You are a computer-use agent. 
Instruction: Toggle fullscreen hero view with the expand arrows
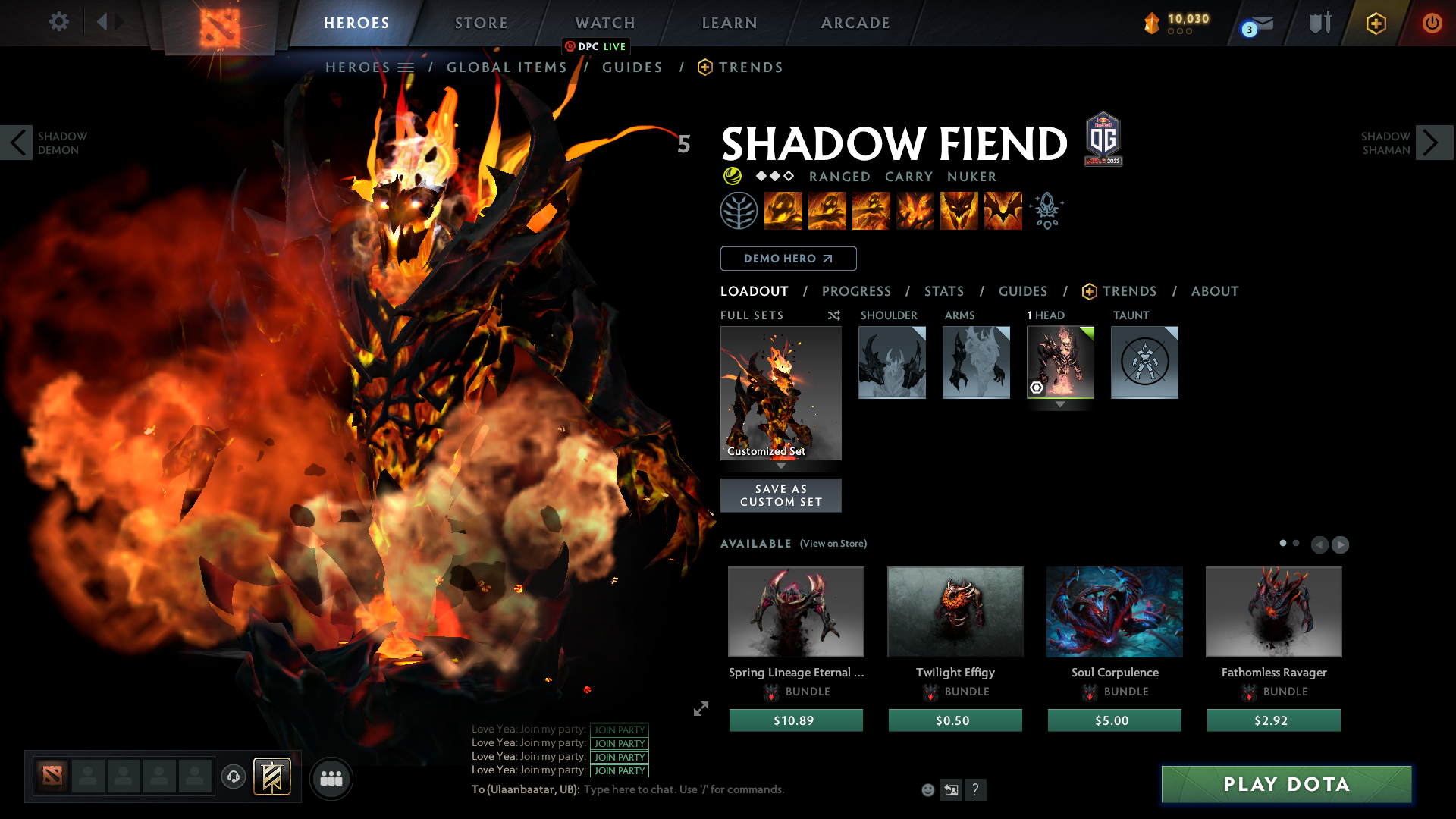[x=700, y=710]
